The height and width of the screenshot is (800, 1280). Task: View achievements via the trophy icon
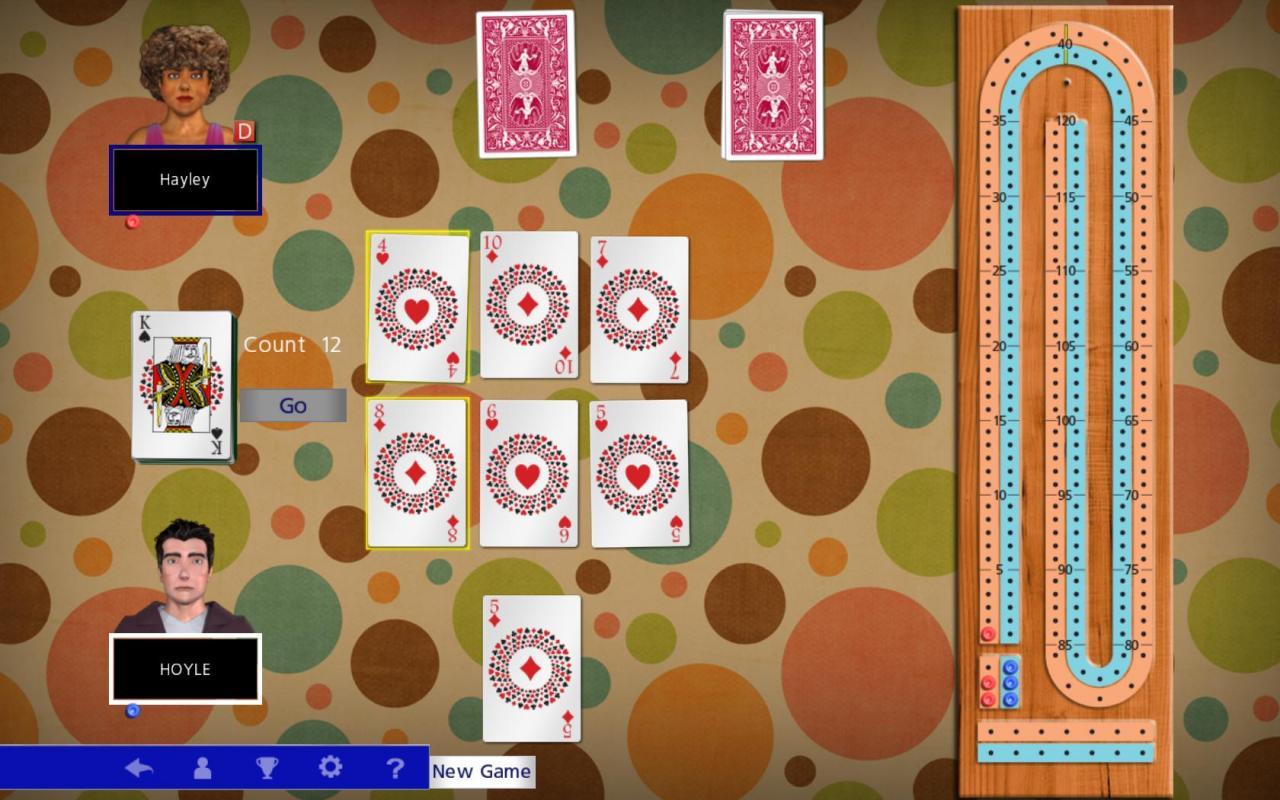pos(267,768)
